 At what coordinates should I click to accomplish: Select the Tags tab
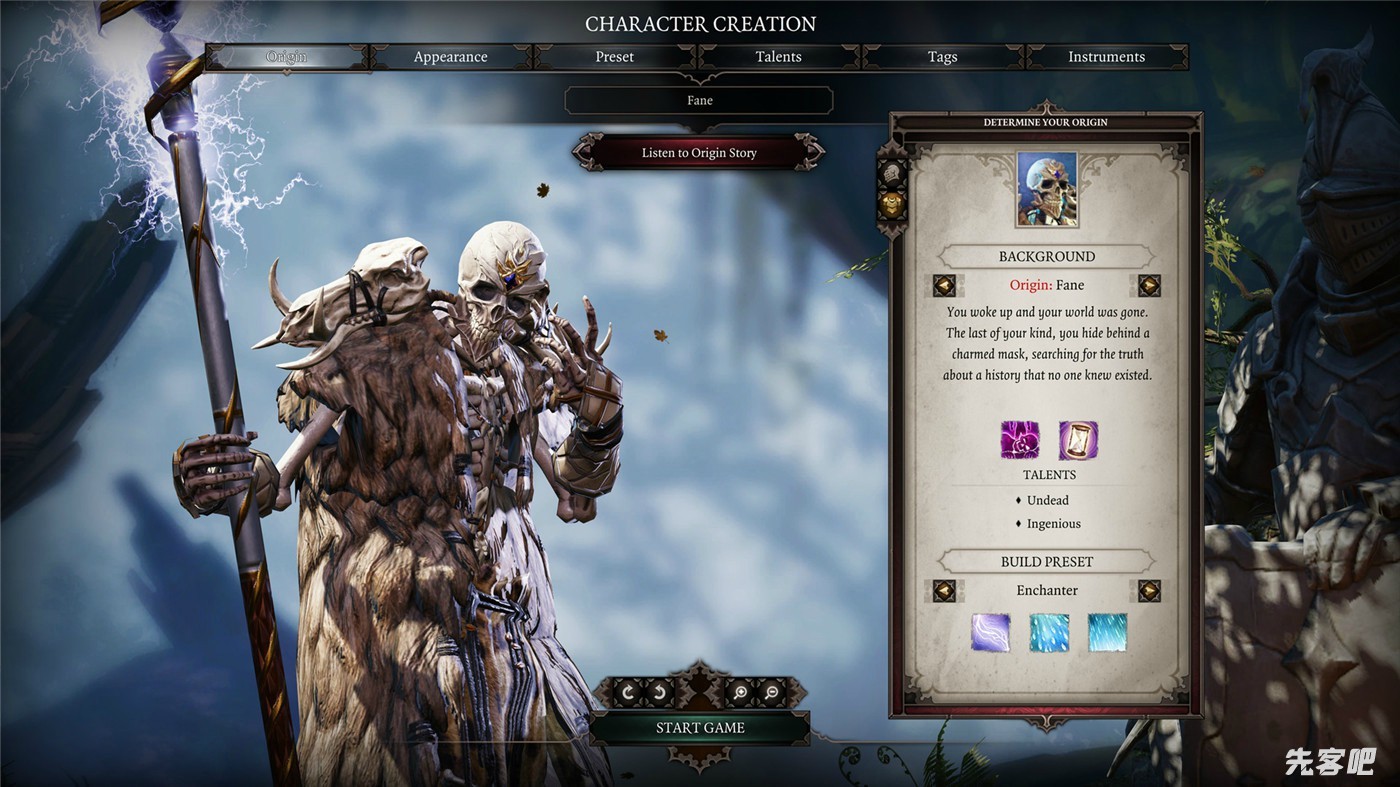click(942, 57)
